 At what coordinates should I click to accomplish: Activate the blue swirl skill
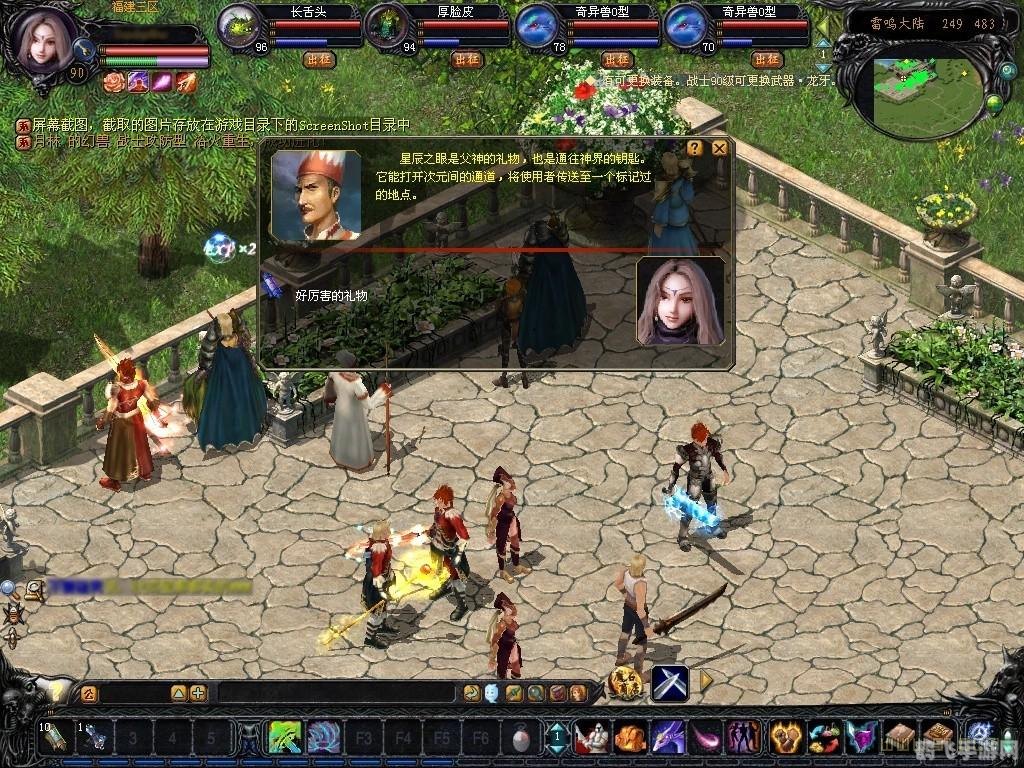point(323,738)
